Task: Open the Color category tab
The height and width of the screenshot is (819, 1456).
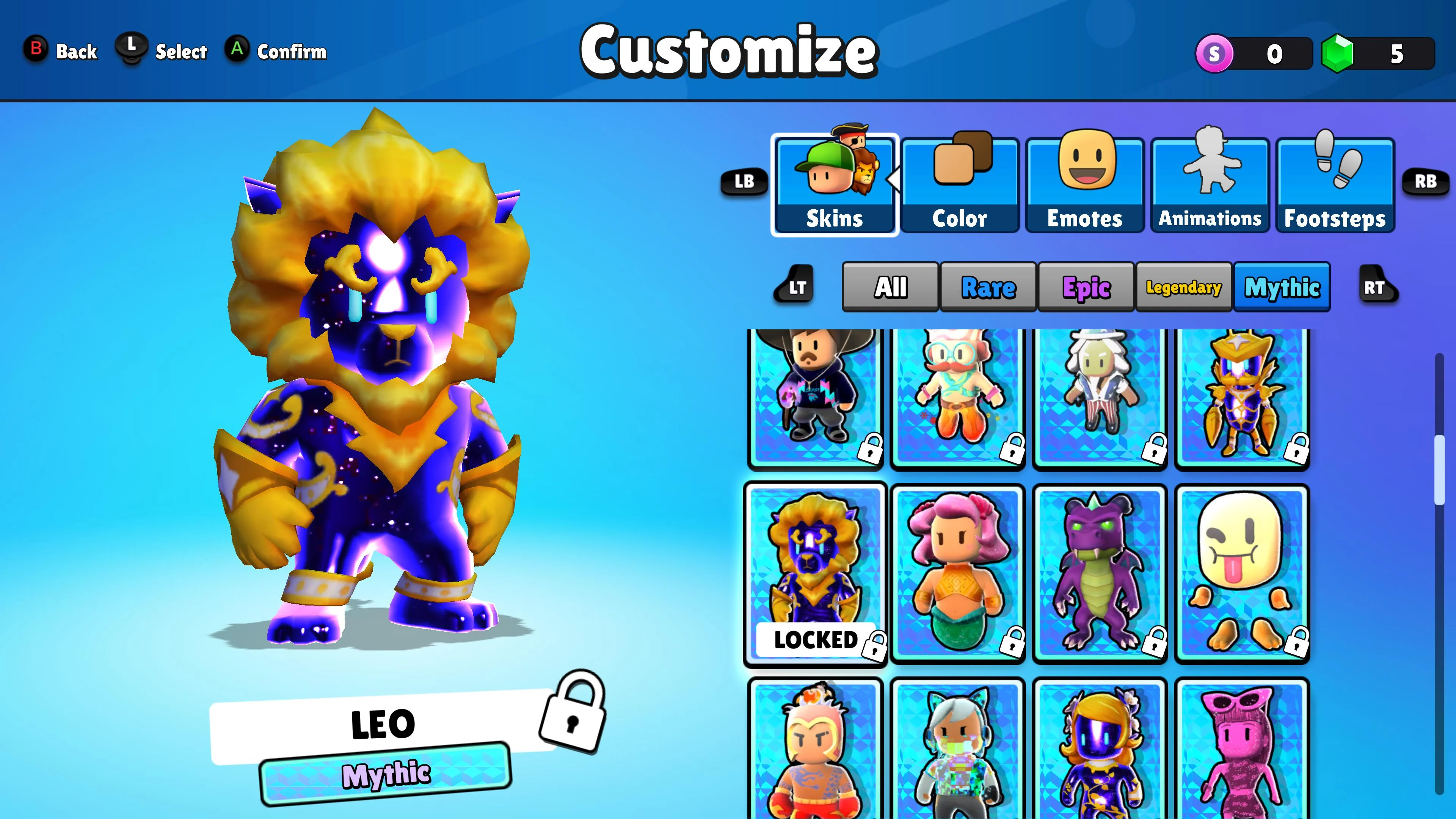Action: [960, 185]
